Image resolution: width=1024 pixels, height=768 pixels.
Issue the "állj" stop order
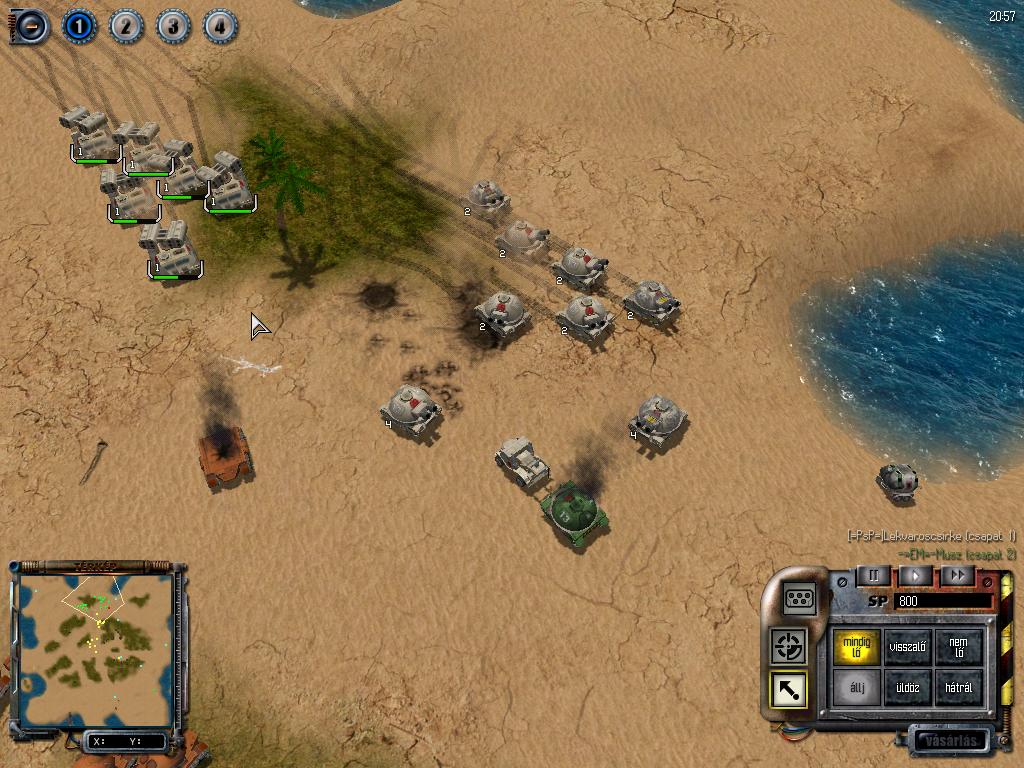857,688
